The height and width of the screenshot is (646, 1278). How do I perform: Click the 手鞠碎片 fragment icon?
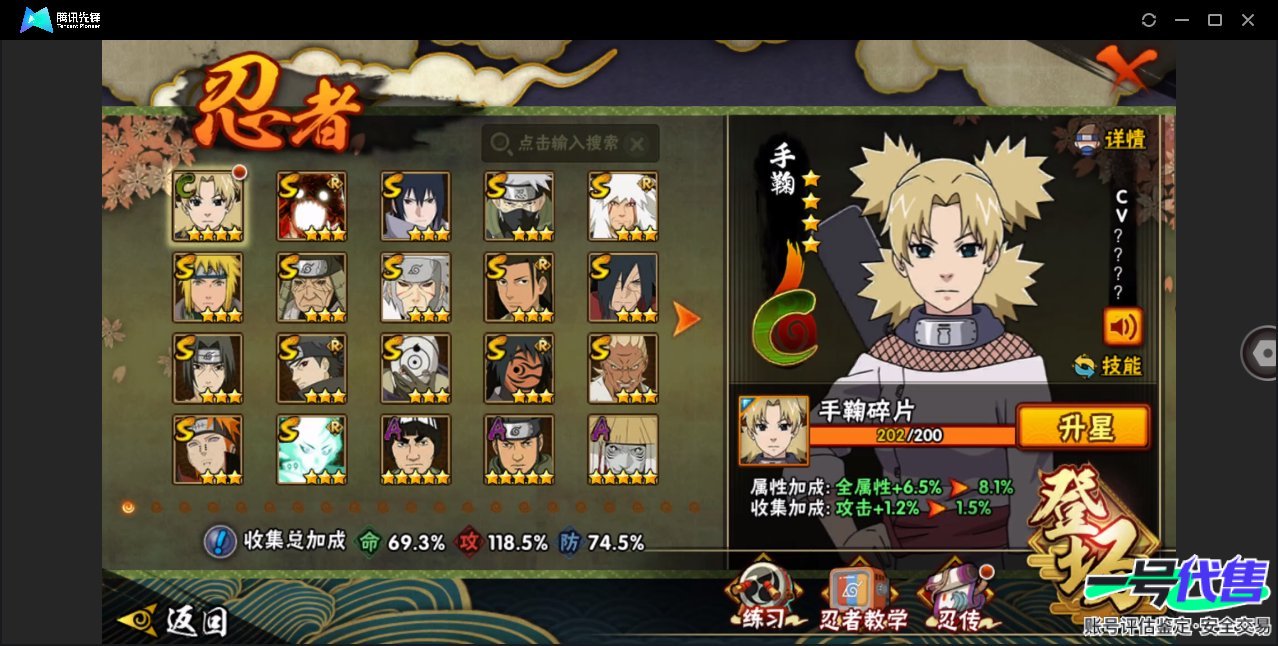click(x=773, y=430)
